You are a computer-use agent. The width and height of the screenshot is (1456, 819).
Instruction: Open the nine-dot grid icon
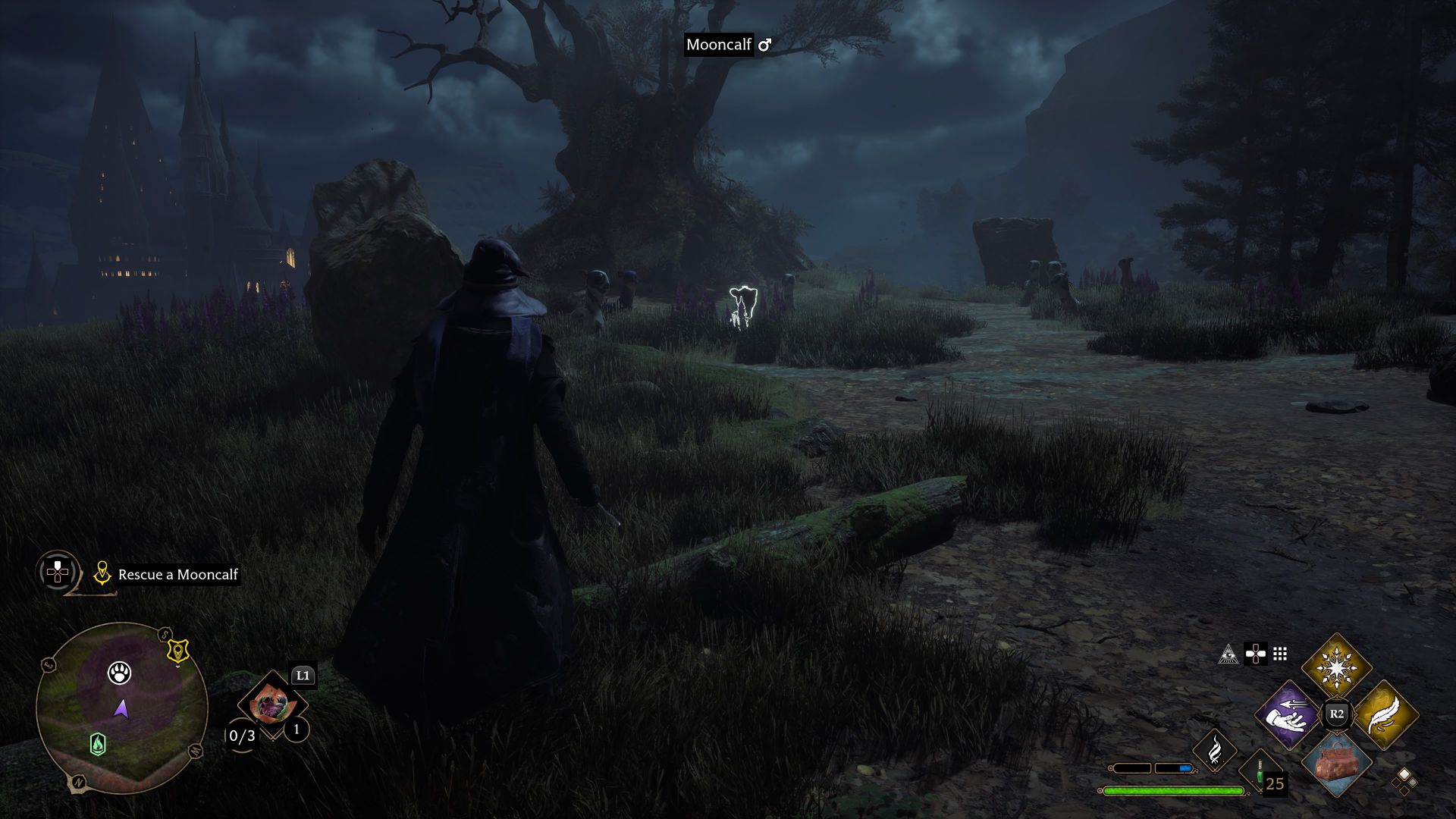(1280, 654)
